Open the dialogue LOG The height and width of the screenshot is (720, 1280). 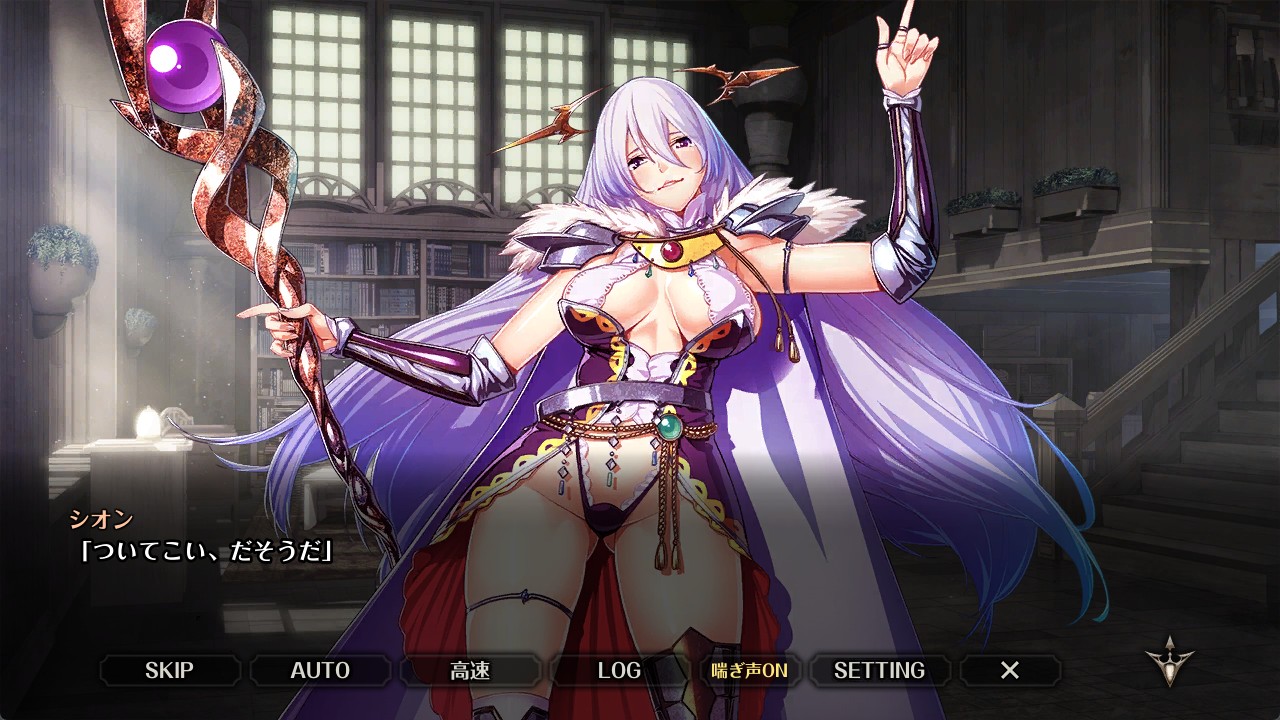point(619,670)
